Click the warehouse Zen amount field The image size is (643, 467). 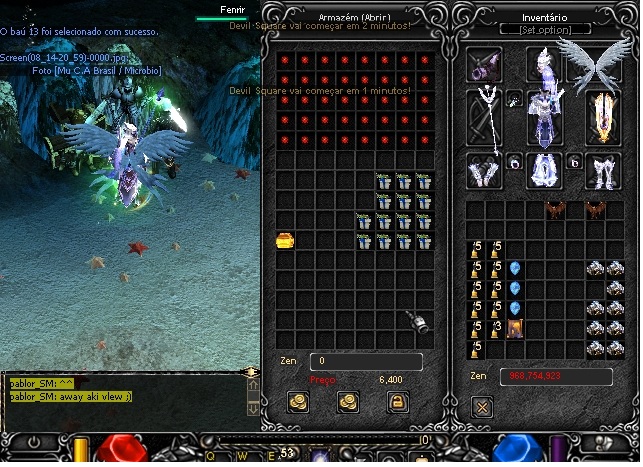click(365, 362)
